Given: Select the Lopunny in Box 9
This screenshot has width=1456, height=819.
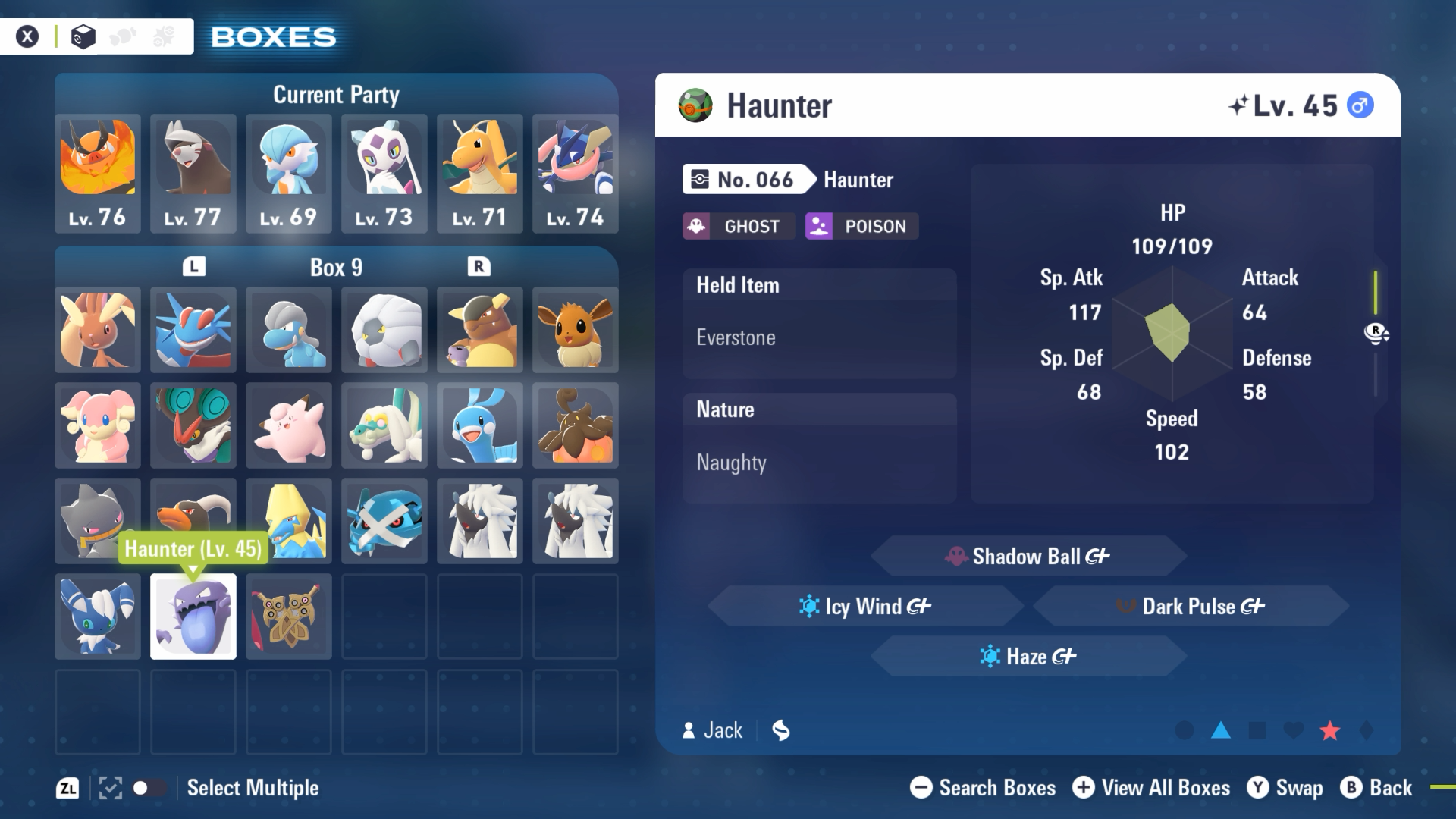Looking at the screenshot, I should (98, 330).
